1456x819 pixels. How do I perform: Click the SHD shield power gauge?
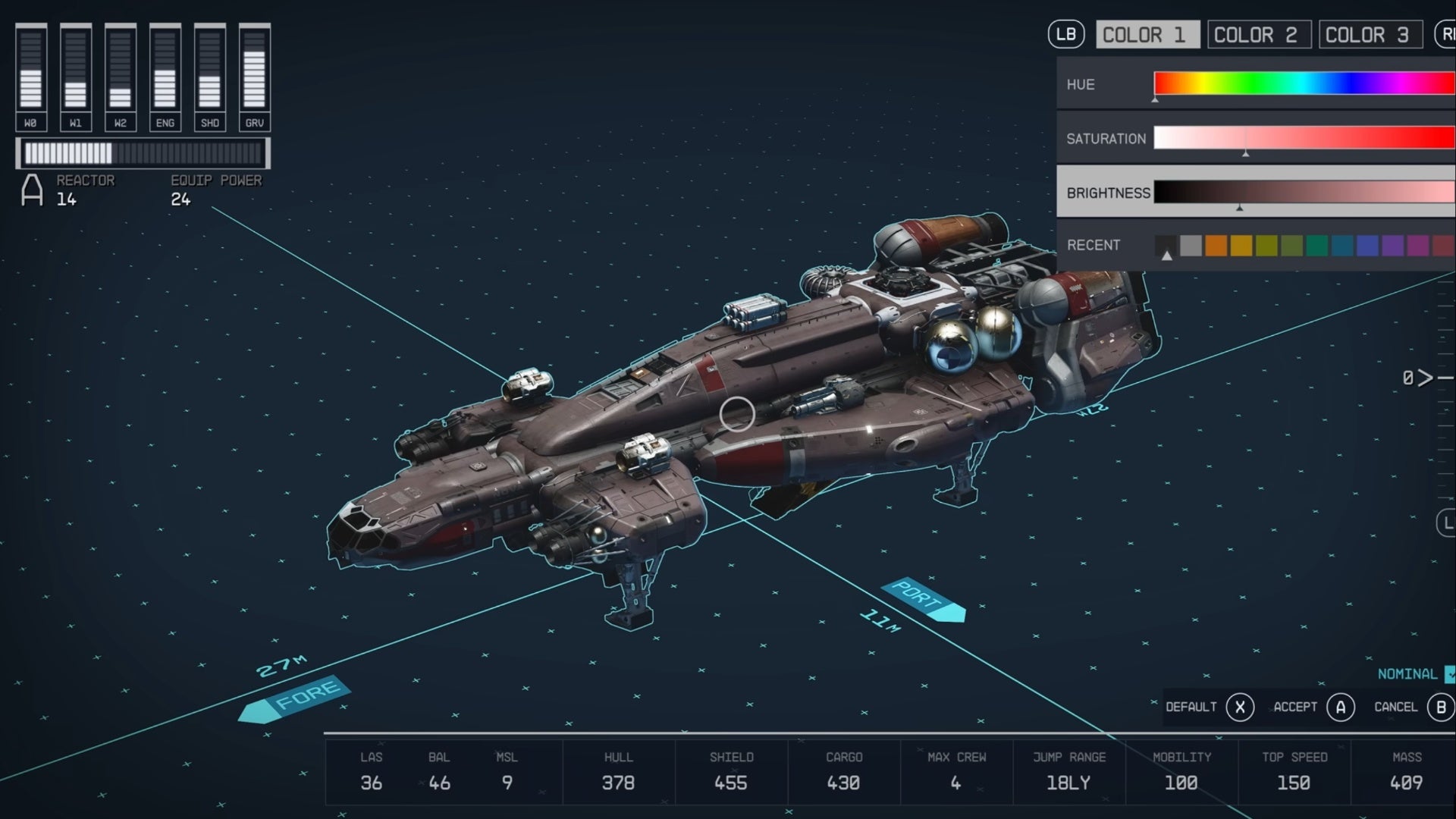point(210,72)
